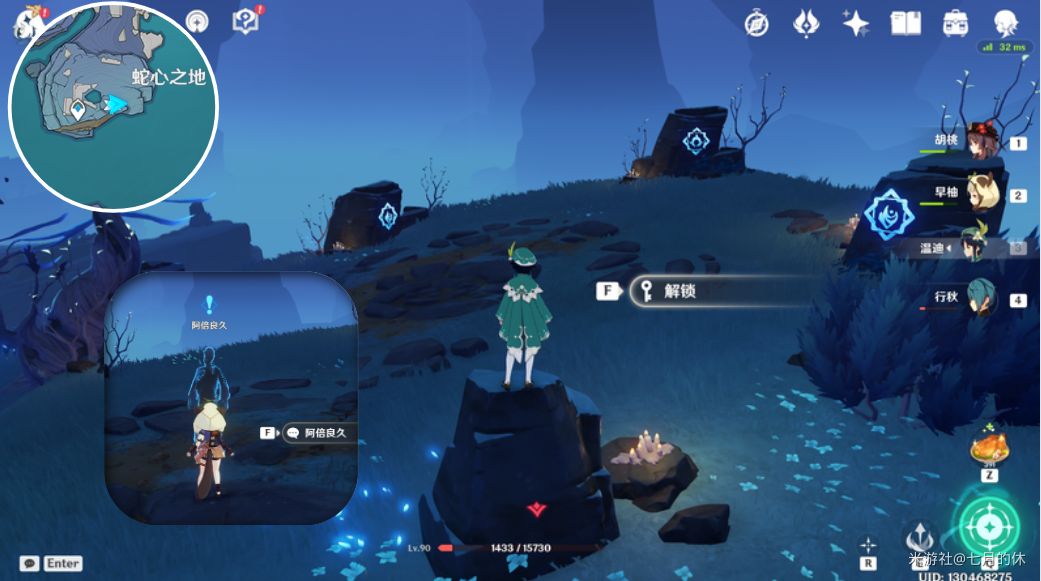
Task: Open the winged emblem events icon
Action: click(x=806, y=24)
